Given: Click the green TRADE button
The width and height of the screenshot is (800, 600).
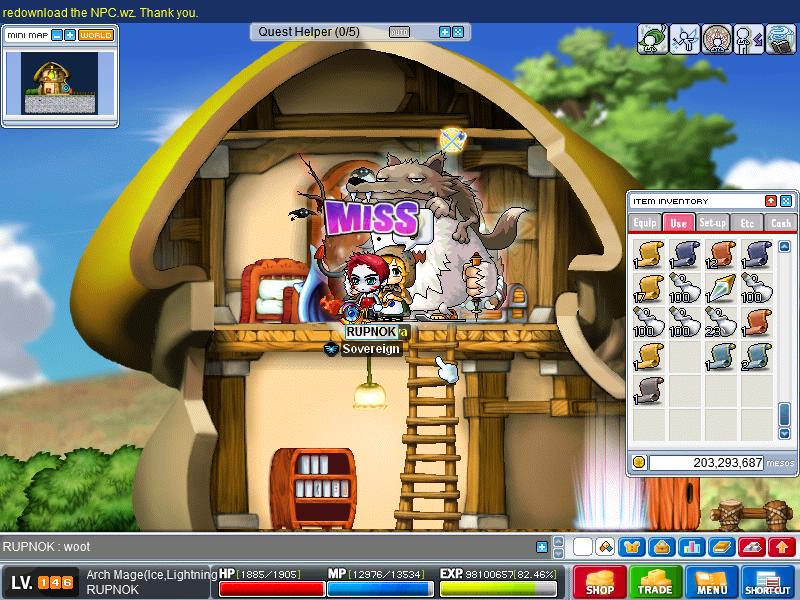Looking at the screenshot, I should coord(656,582).
